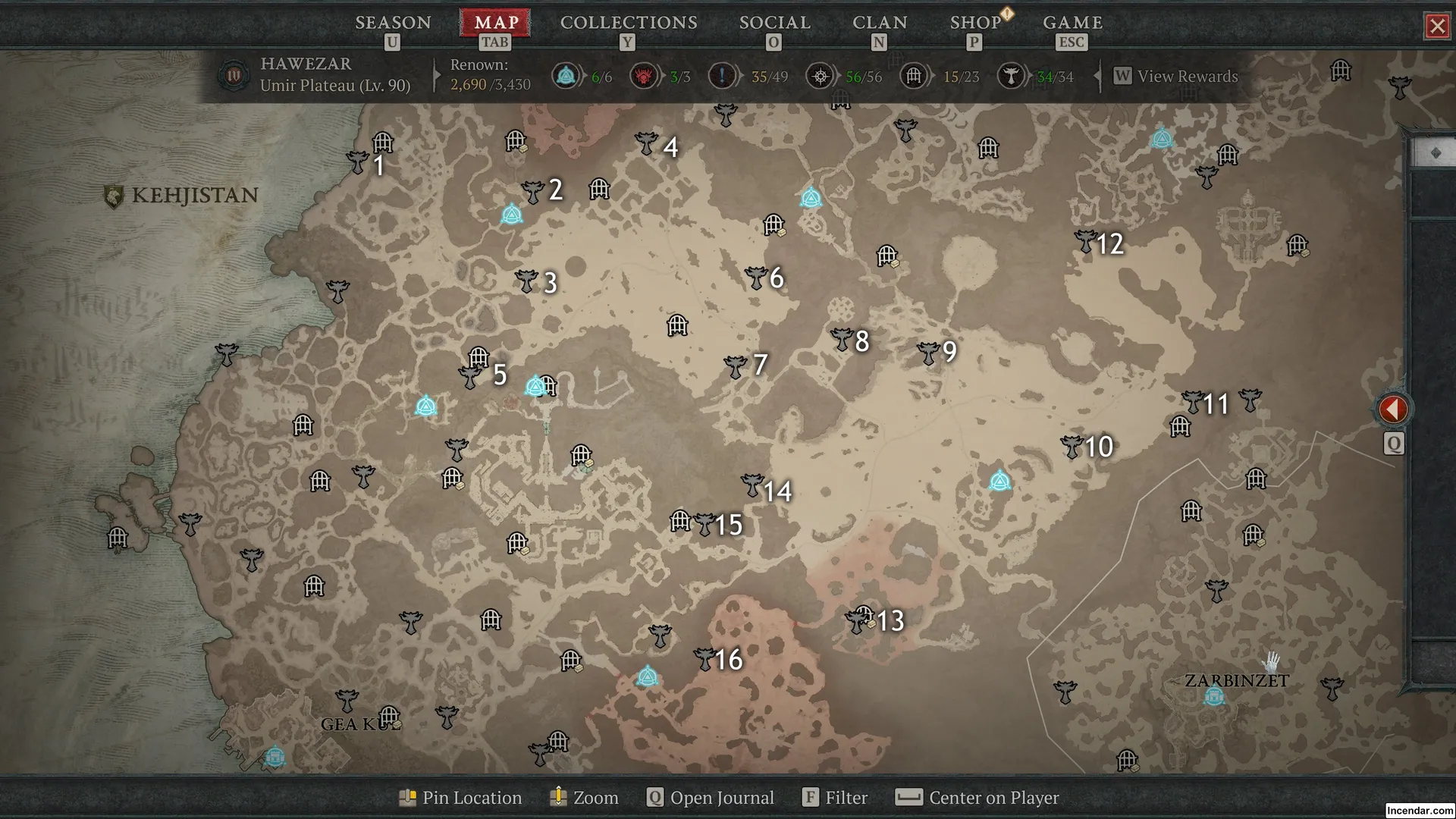Select the Zarbinzet town waypoint
Screen dimensions: 1456x819
pyautogui.click(x=1214, y=695)
